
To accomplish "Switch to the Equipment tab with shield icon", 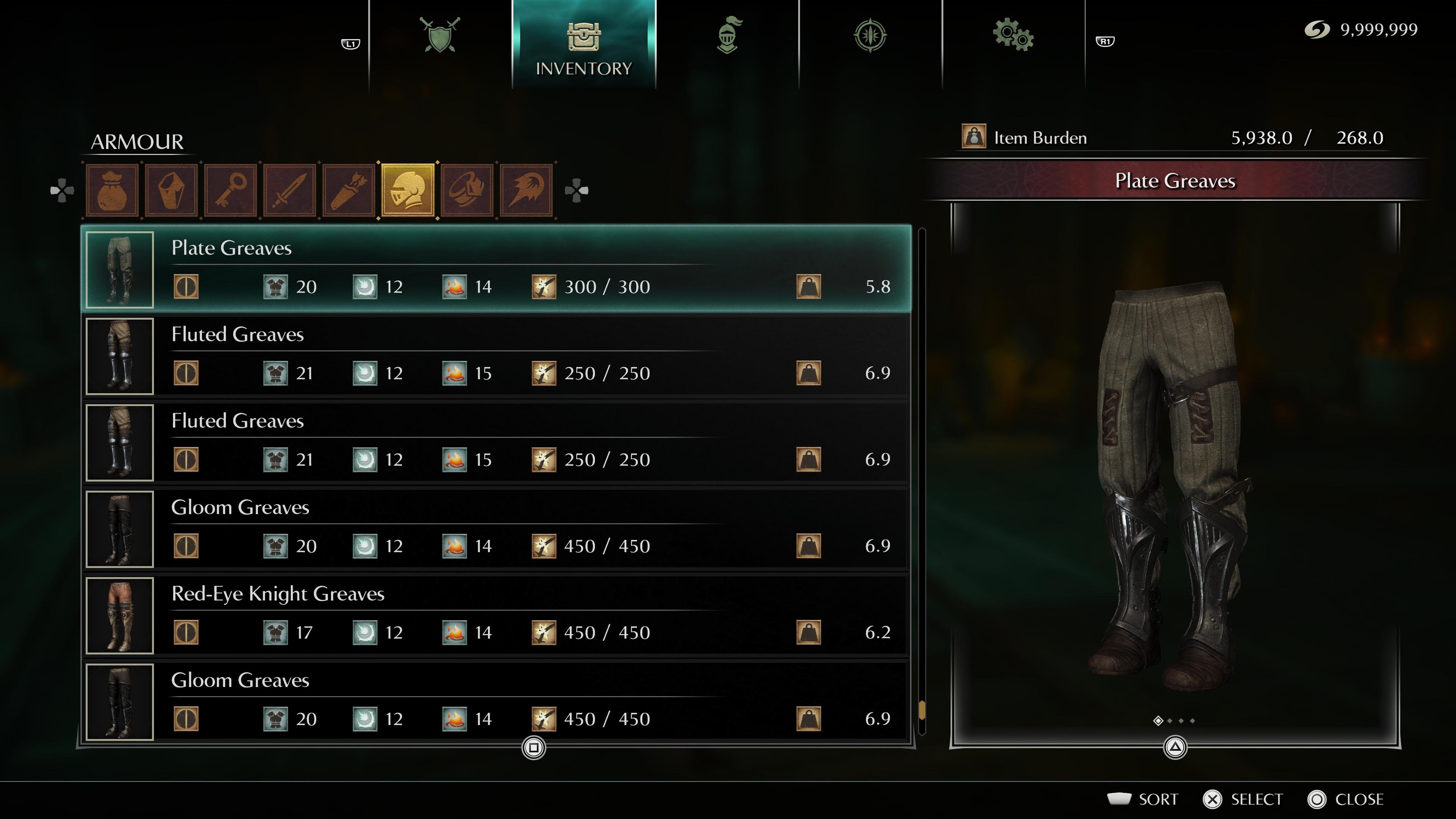I will tap(440, 36).
